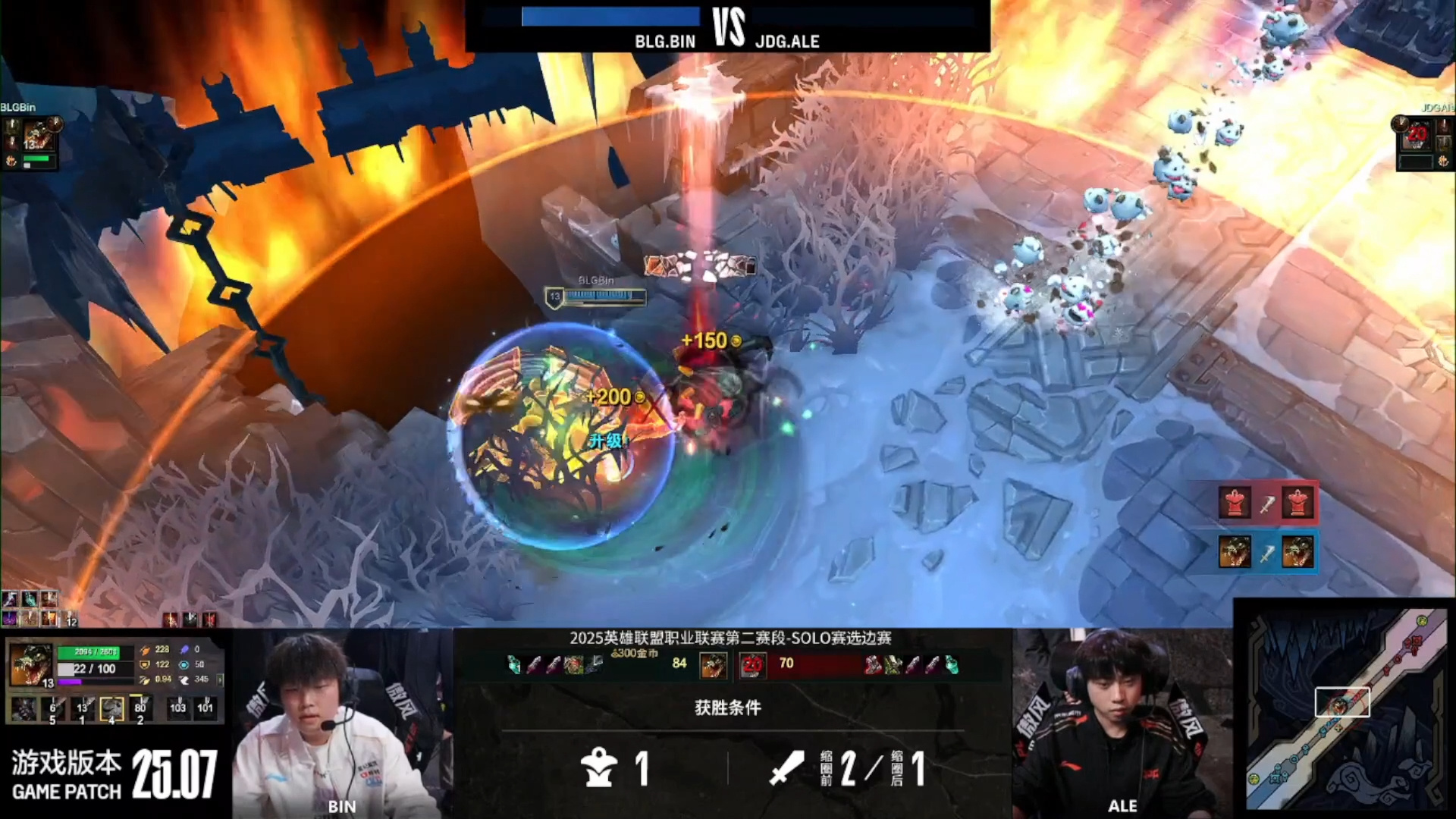
Task: Open the minimap
Action: click(x=1345, y=709)
